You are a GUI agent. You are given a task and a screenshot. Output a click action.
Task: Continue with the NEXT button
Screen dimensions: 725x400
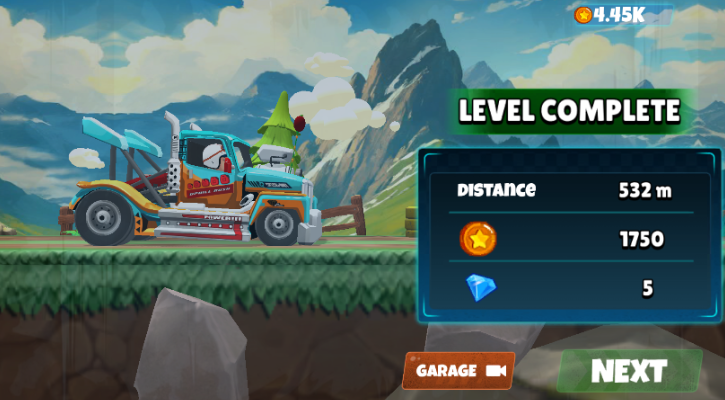click(629, 371)
